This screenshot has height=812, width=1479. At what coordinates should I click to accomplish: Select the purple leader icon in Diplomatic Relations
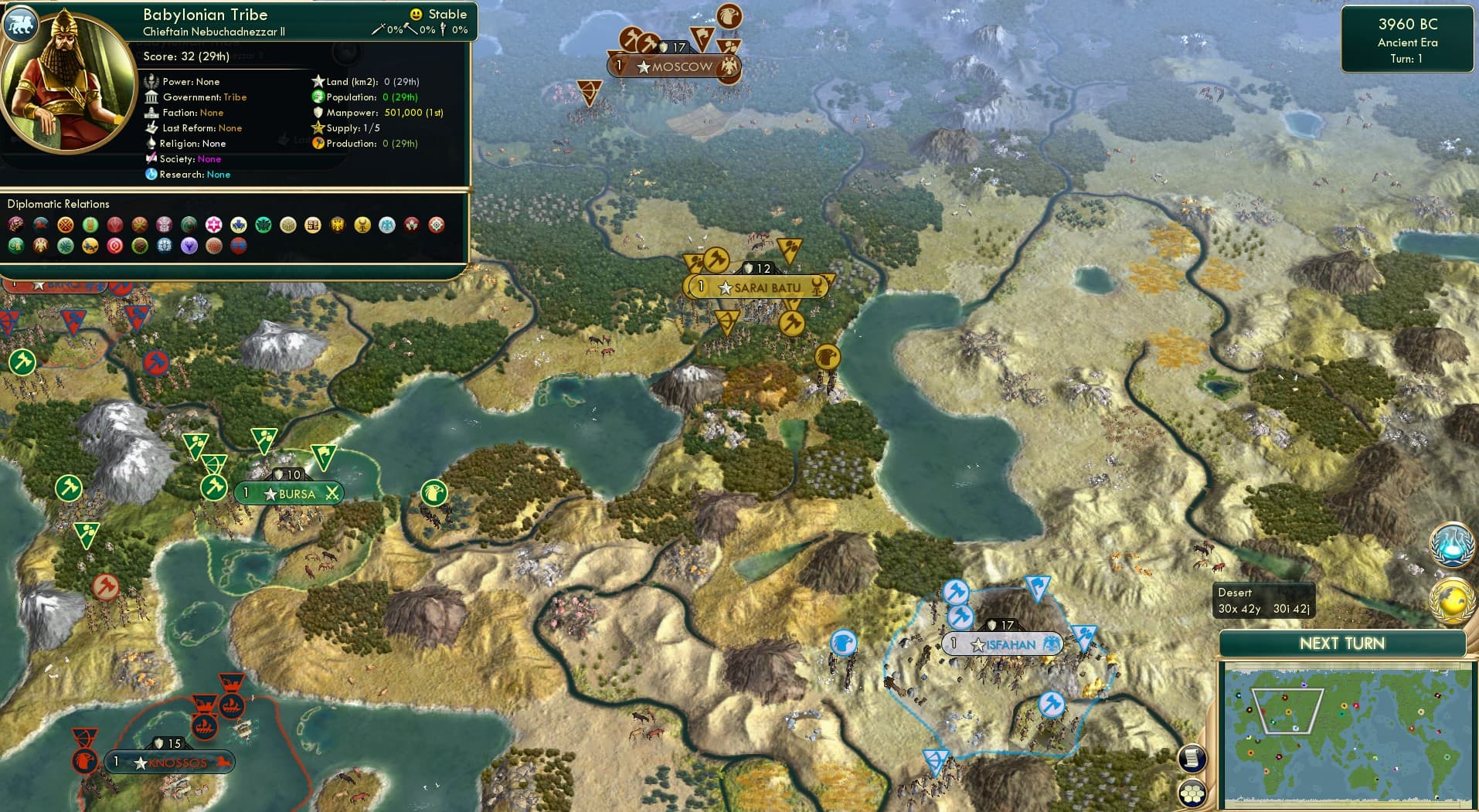(188, 246)
